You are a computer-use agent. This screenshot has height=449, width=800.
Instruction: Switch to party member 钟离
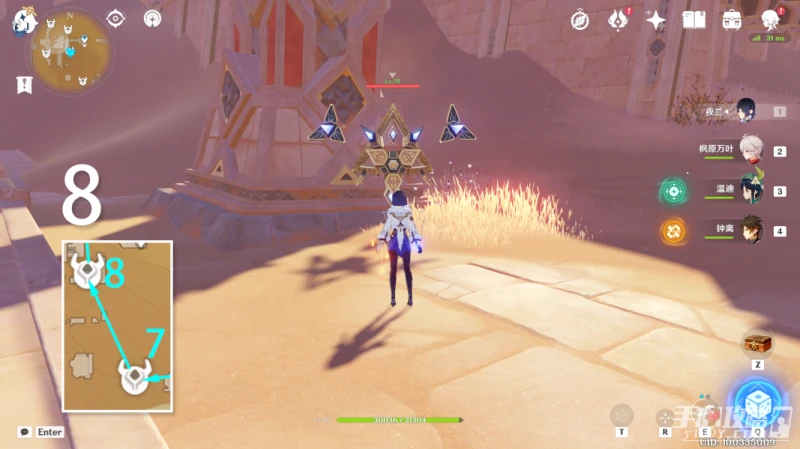coord(750,230)
